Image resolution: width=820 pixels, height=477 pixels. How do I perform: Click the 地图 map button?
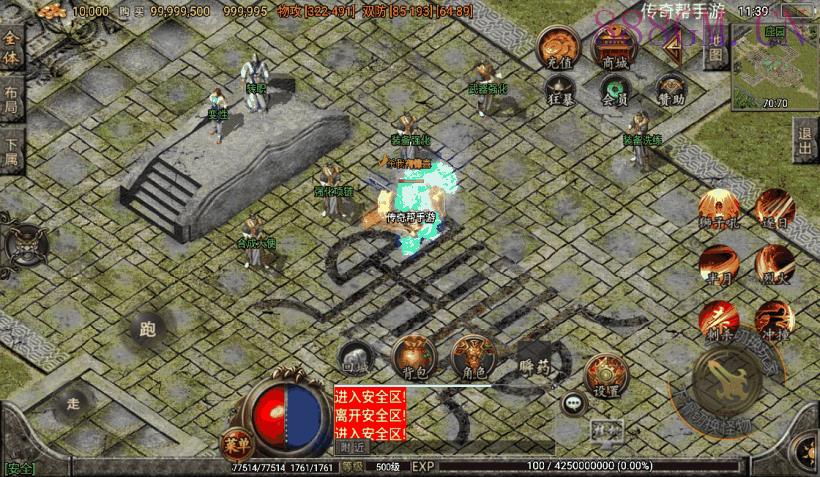715,57
